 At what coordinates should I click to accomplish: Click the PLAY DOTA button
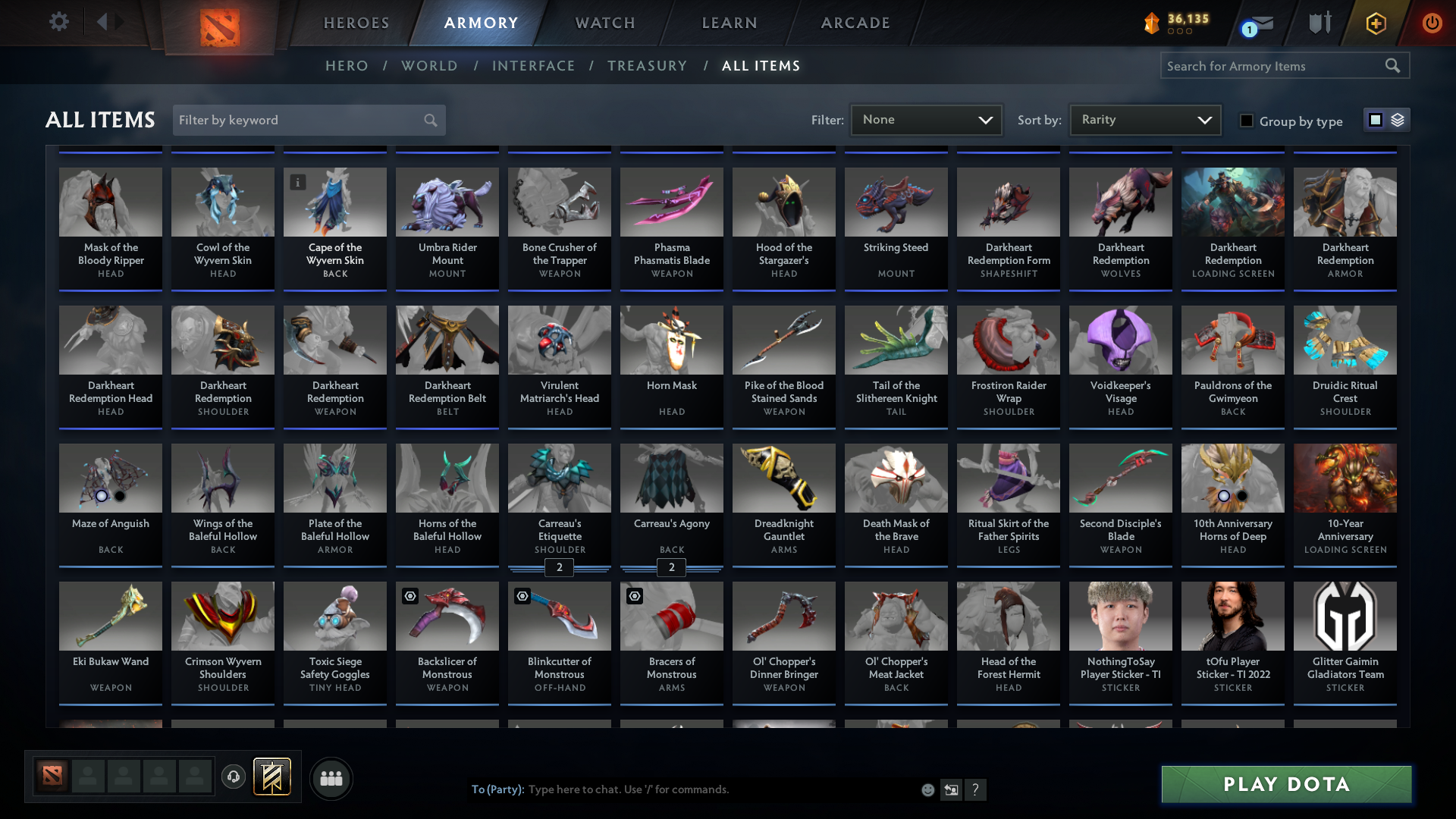click(1285, 784)
